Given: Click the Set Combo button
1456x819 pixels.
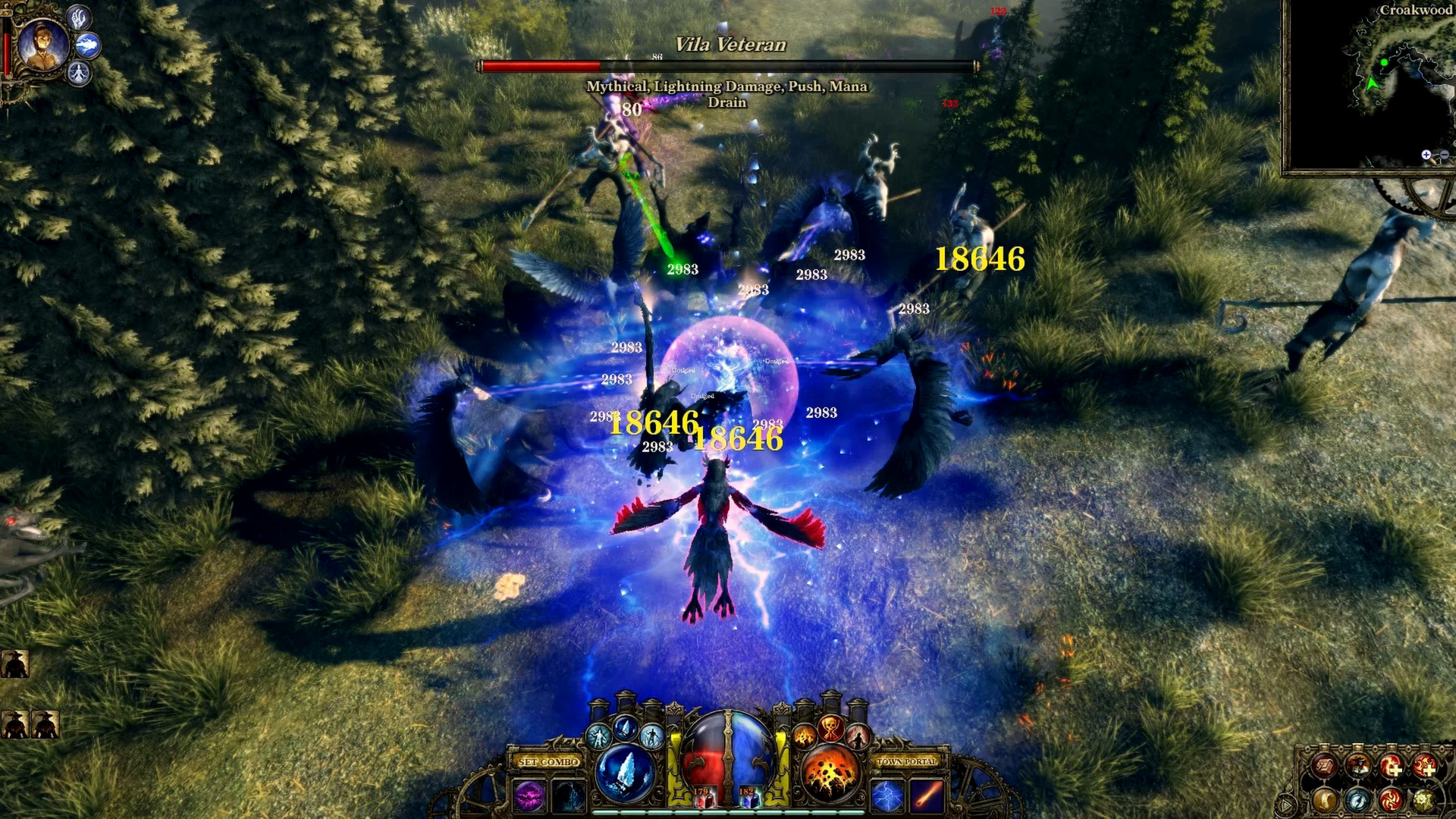Looking at the screenshot, I should point(549,762).
